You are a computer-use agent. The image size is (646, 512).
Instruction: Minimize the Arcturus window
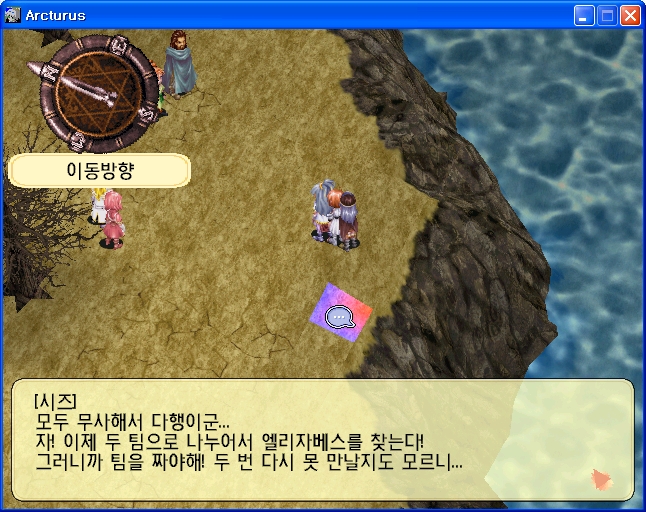pyautogui.click(x=584, y=16)
